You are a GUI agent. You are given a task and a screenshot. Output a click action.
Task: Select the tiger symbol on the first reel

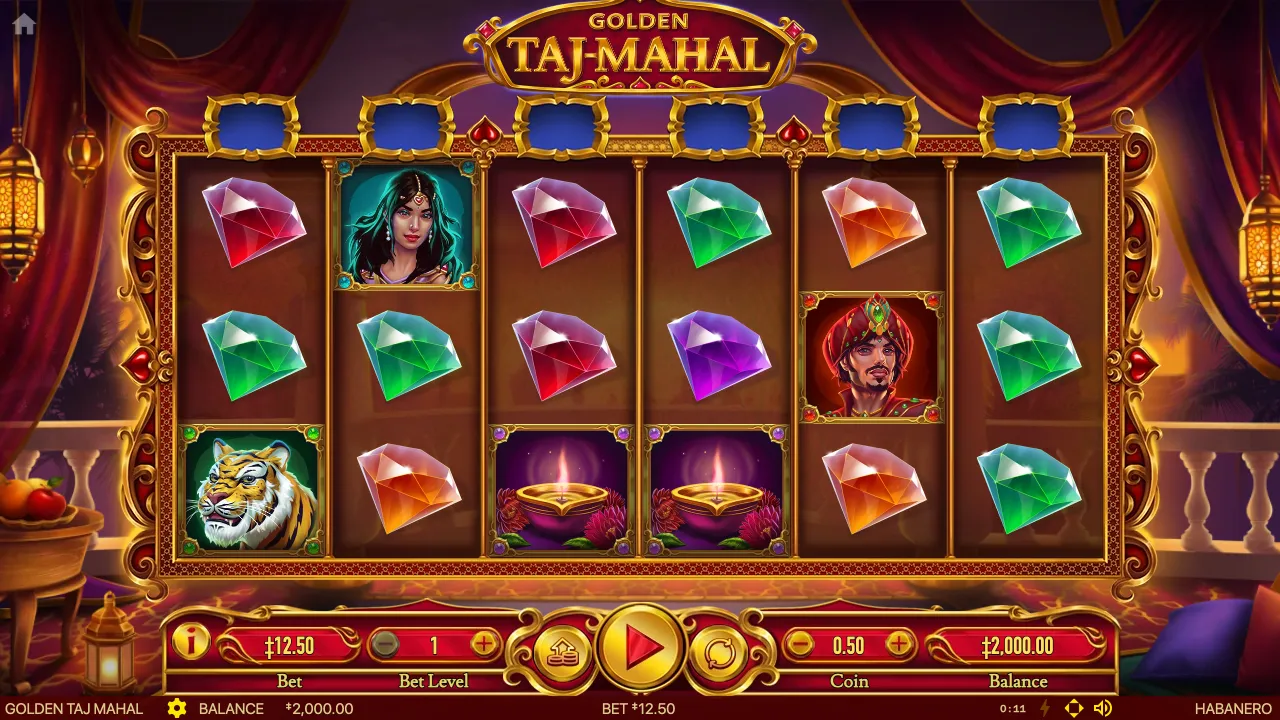tap(250, 490)
